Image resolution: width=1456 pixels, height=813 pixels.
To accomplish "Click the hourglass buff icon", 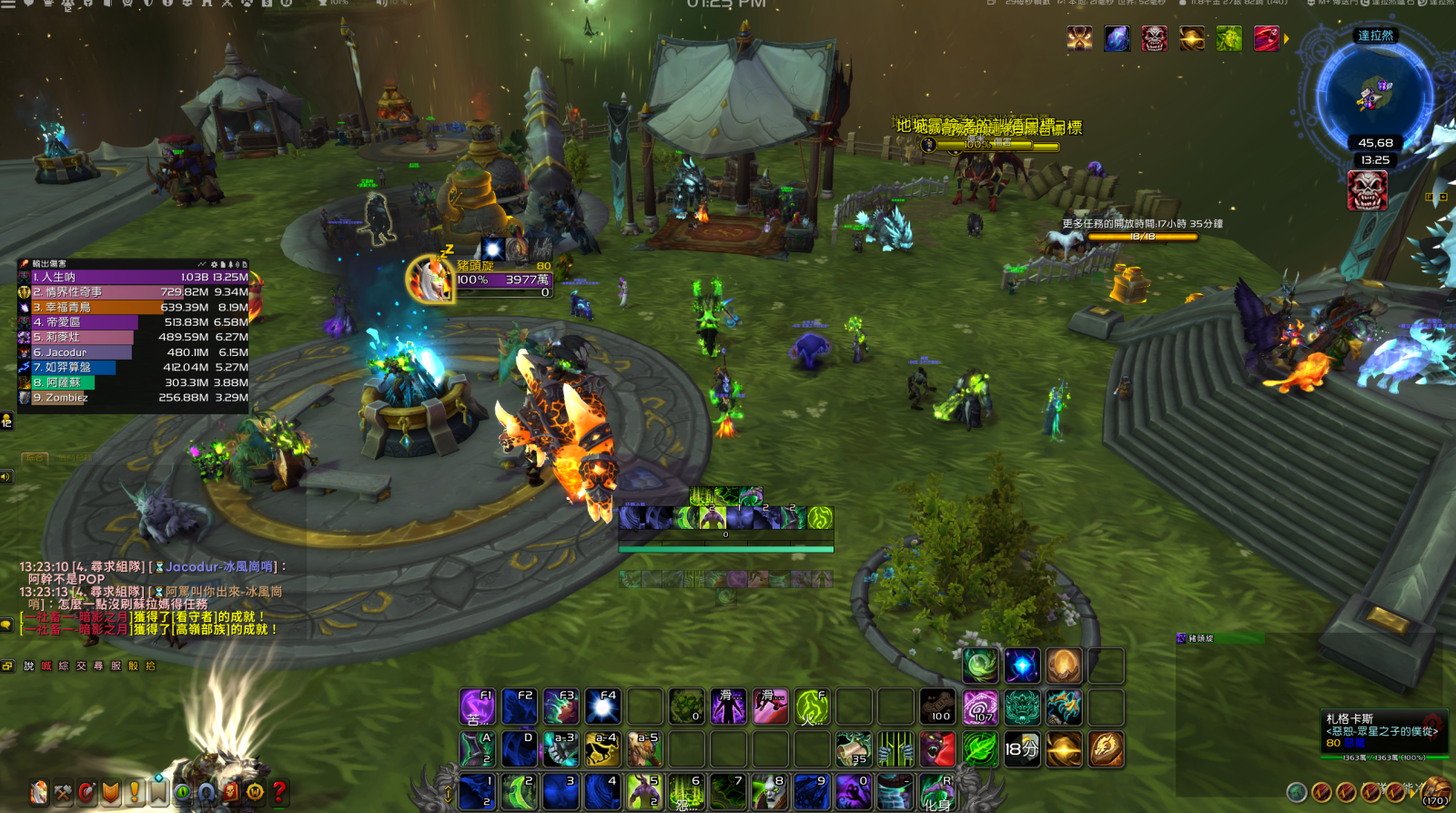I will point(1080,38).
